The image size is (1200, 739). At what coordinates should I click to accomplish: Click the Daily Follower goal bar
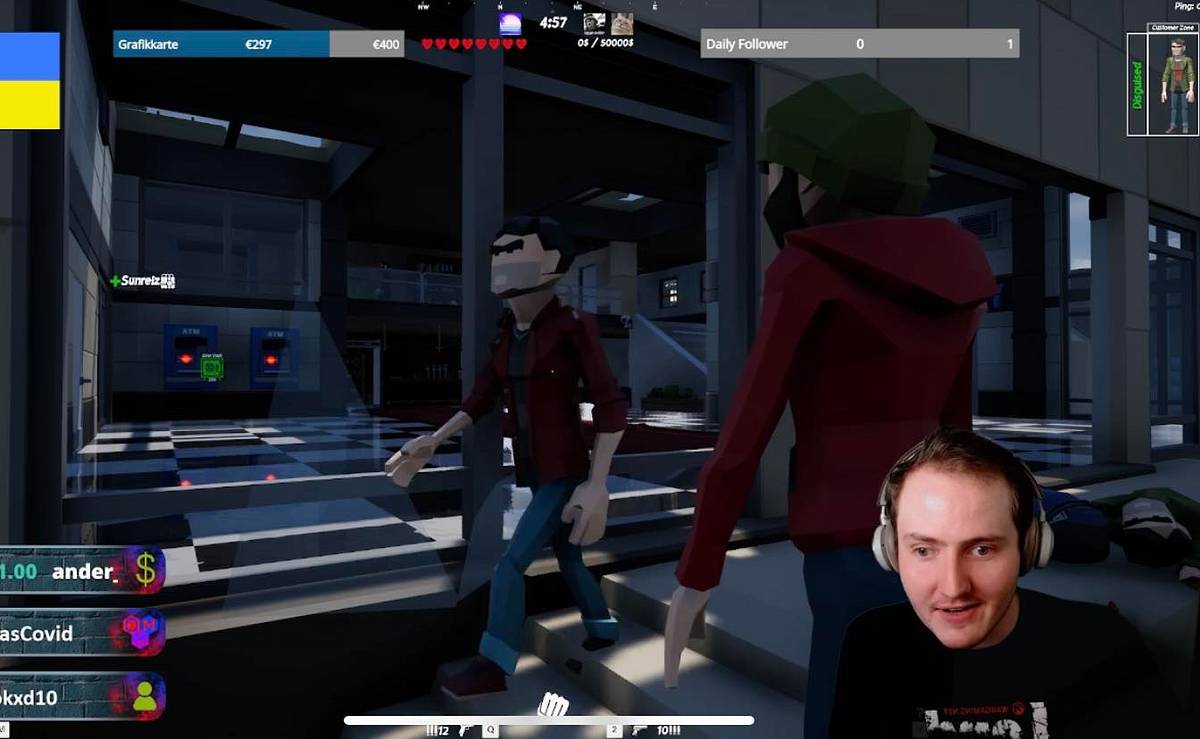click(x=859, y=44)
